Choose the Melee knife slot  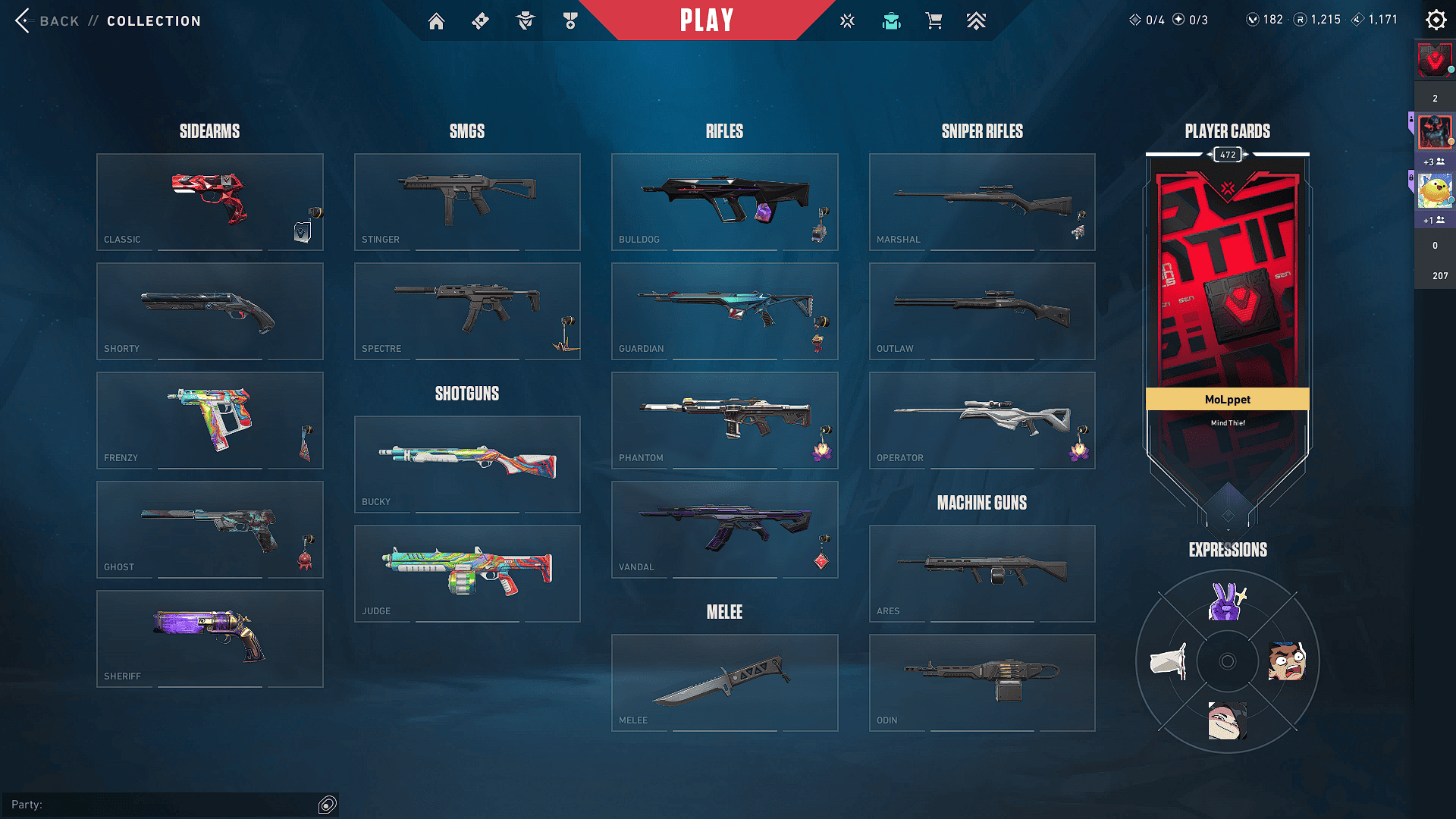pyautogui.click(x=724, y=682)
